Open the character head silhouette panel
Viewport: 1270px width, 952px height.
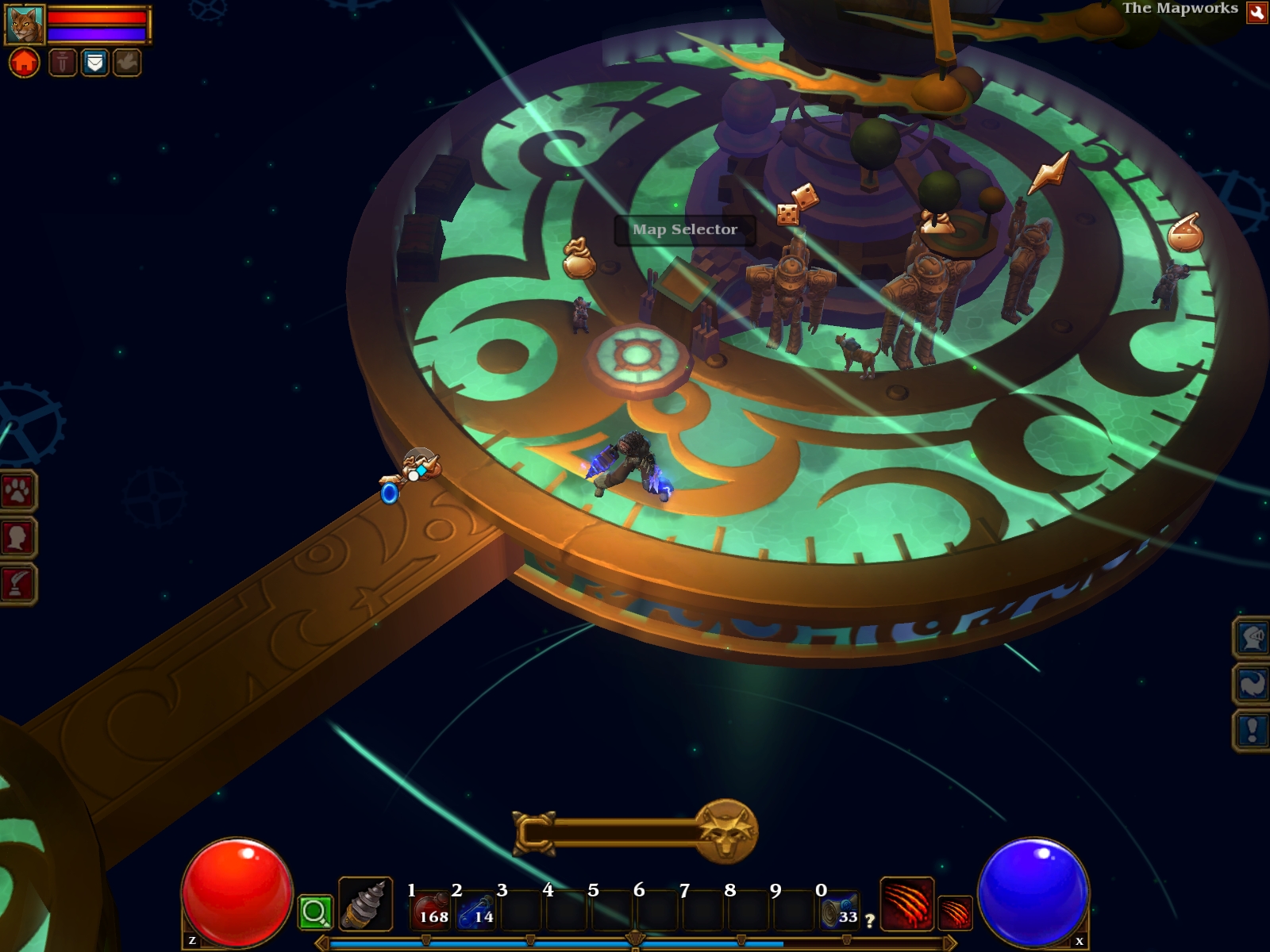click(x=17, y=538)
